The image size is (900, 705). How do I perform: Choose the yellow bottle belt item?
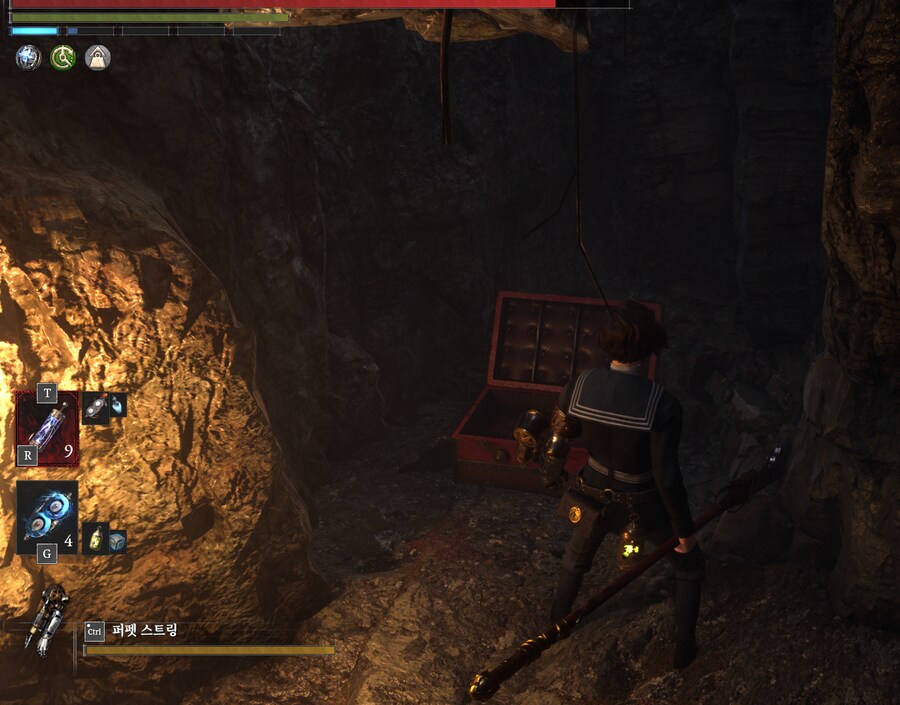point(95,539)
